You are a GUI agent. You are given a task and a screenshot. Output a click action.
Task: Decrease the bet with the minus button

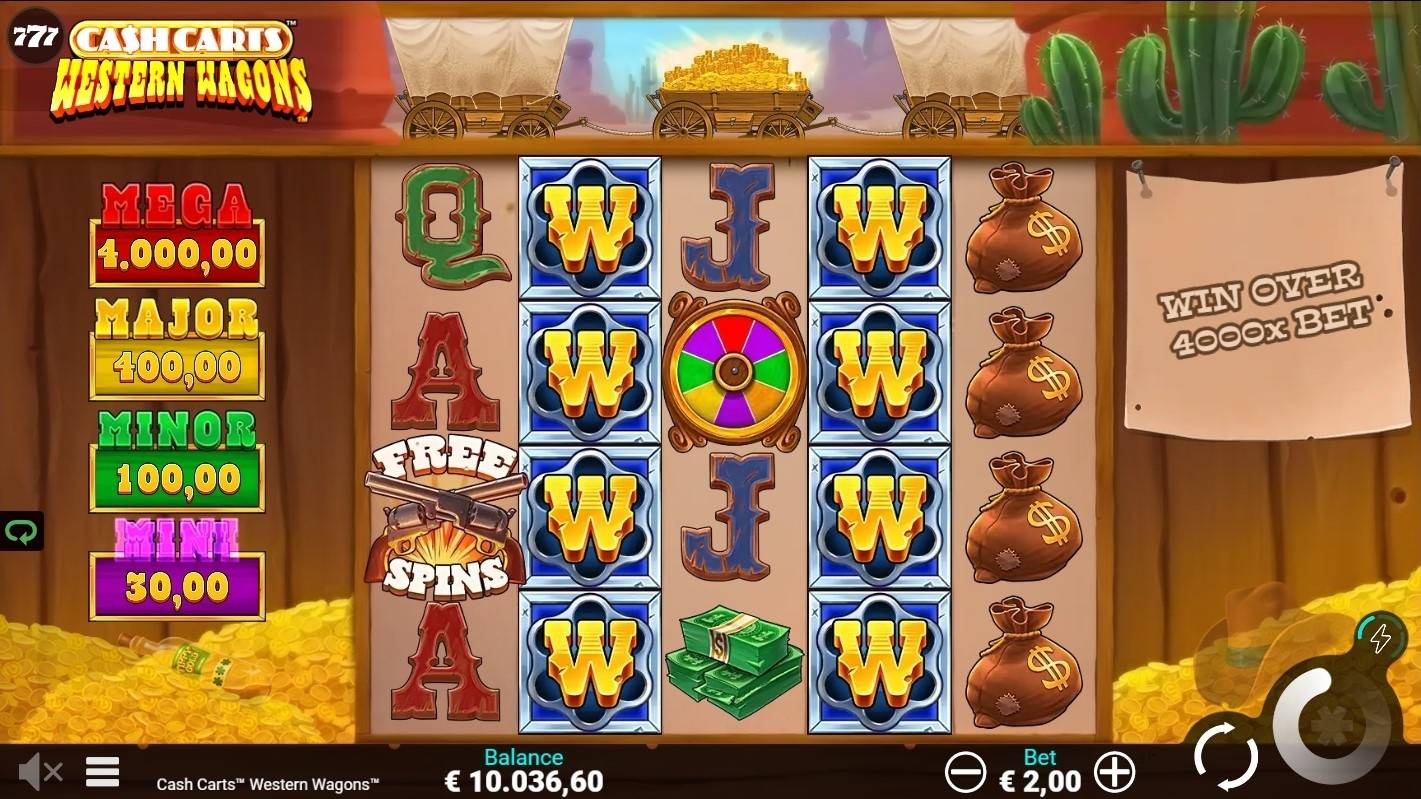coord(966,772)
